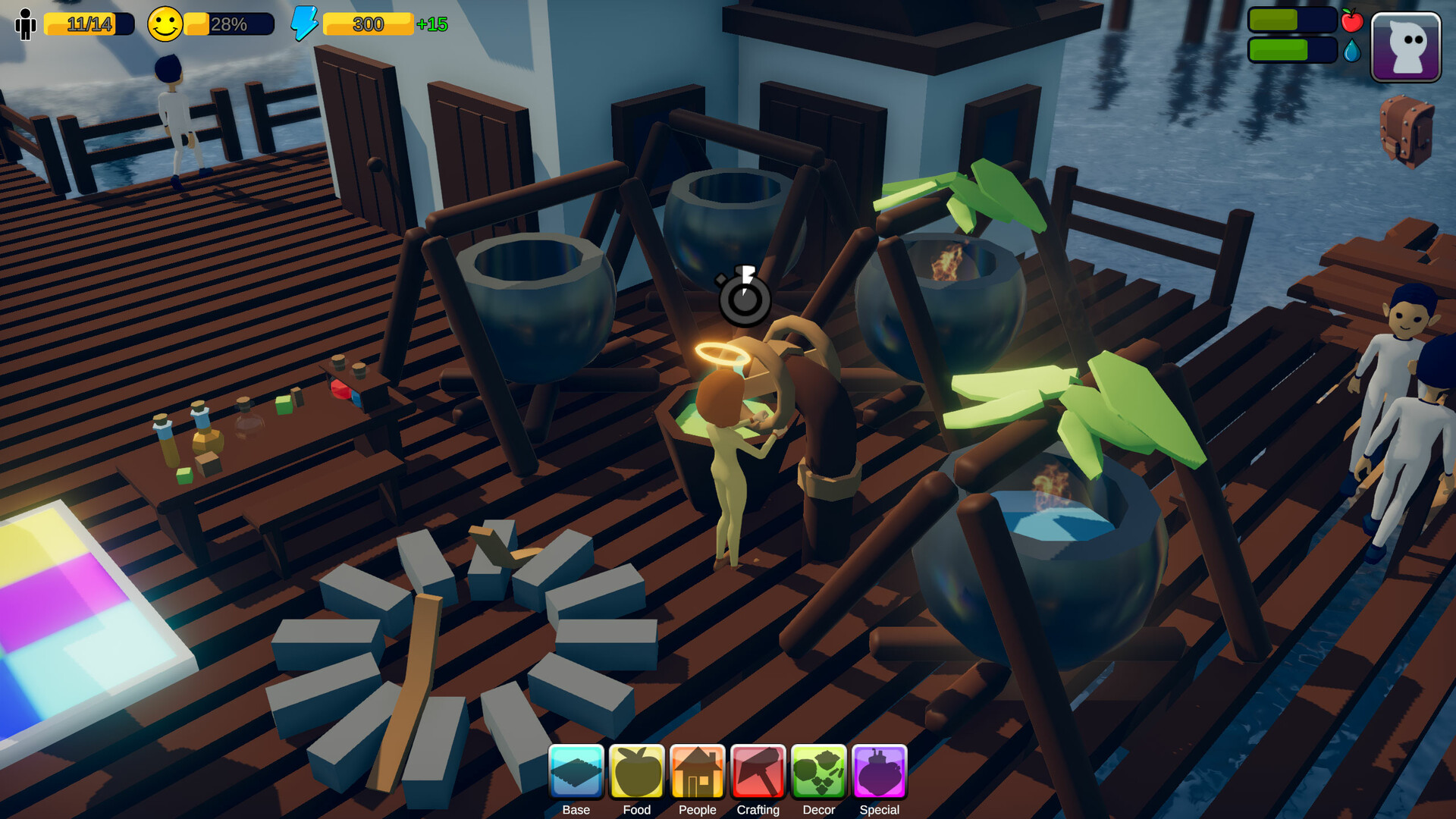Screen dimensions: 1456x819
Task: Click the +15 energy bonus text
Action: [433, 24]
